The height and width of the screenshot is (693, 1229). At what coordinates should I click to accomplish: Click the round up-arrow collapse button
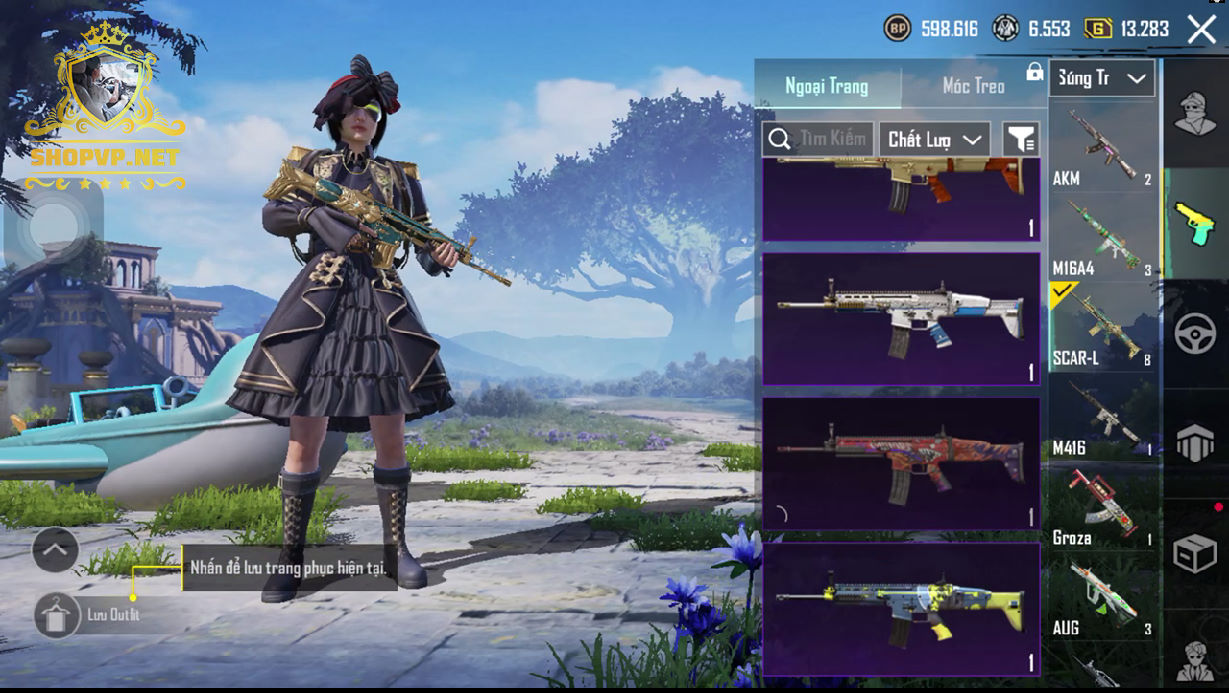55,548
